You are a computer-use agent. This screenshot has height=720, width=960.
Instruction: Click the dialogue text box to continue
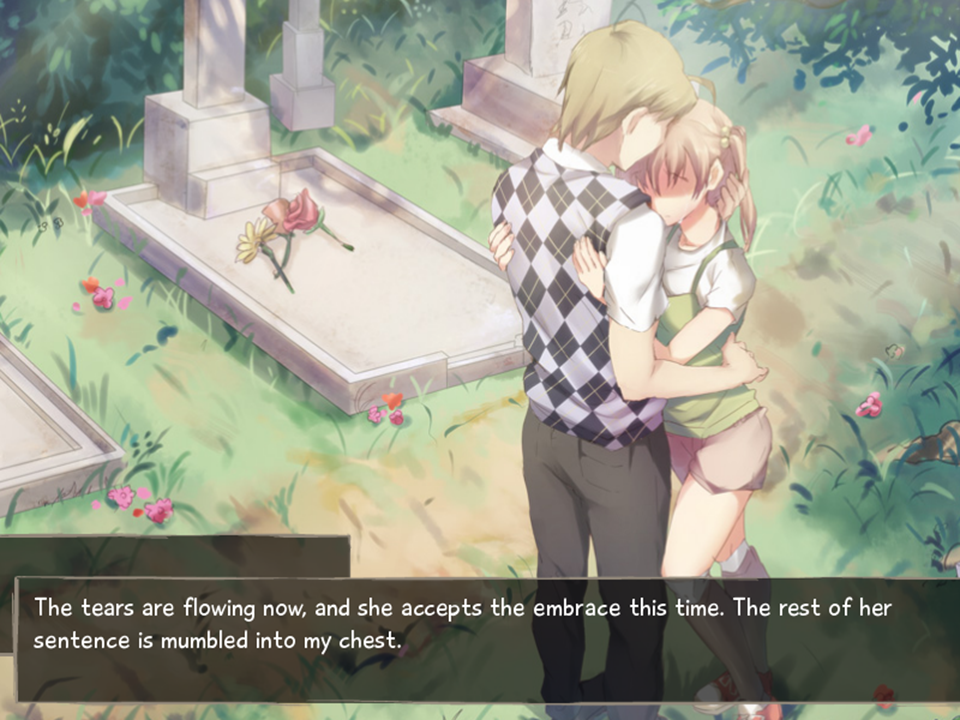tap(480, 640)
